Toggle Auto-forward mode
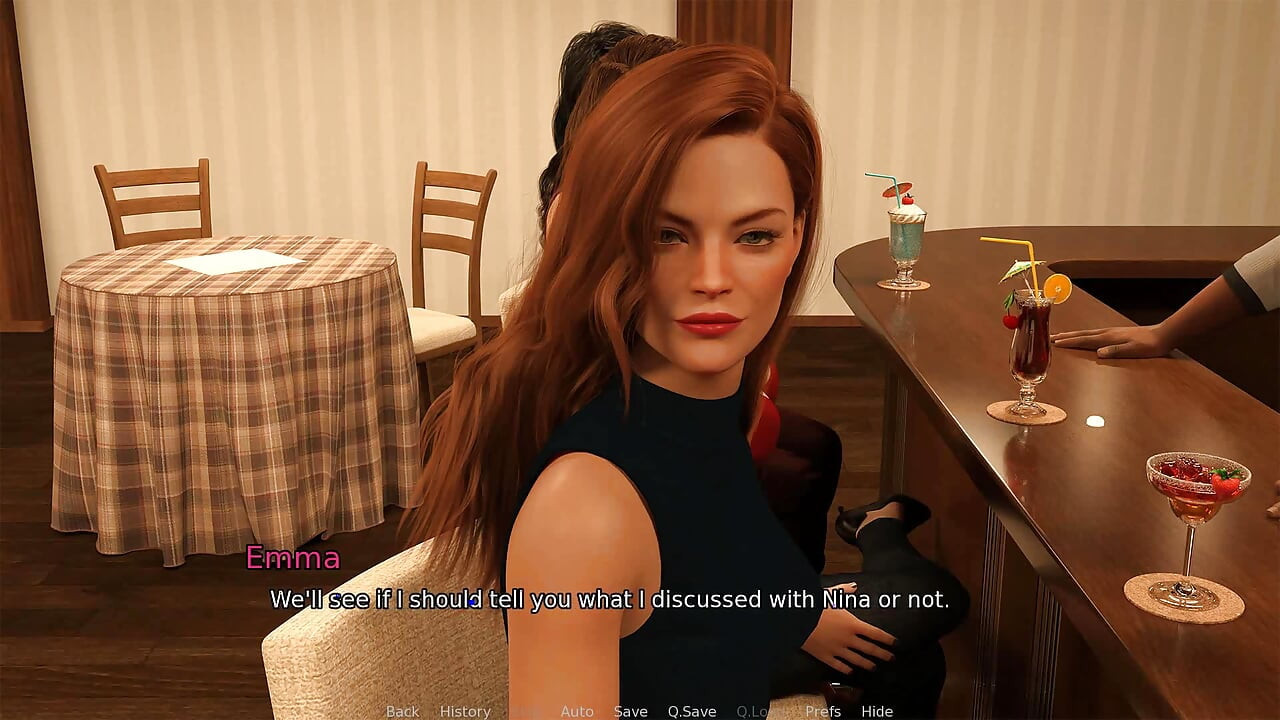 click(577, 711)
